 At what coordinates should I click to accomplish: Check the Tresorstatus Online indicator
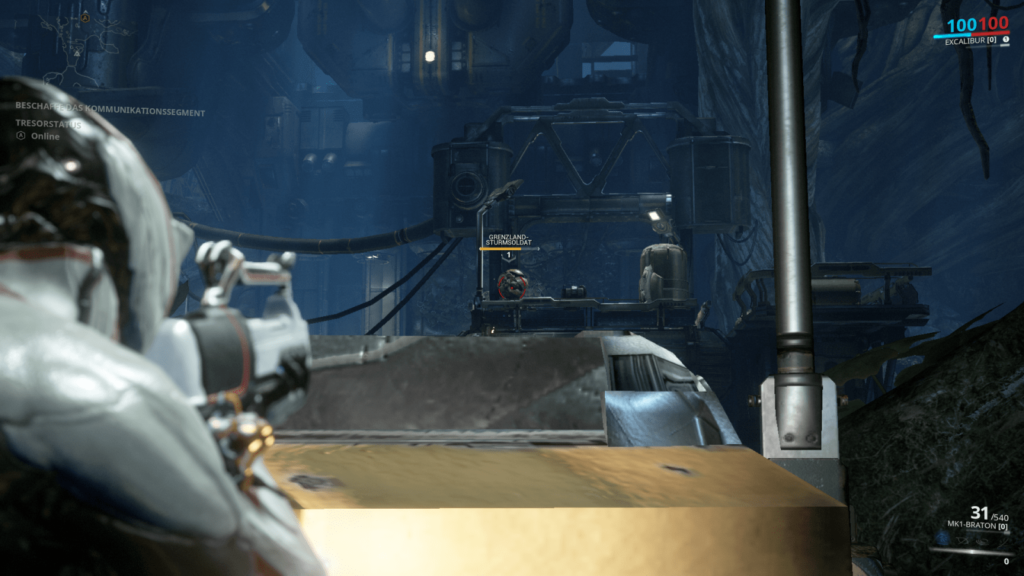tap(38, 136)
